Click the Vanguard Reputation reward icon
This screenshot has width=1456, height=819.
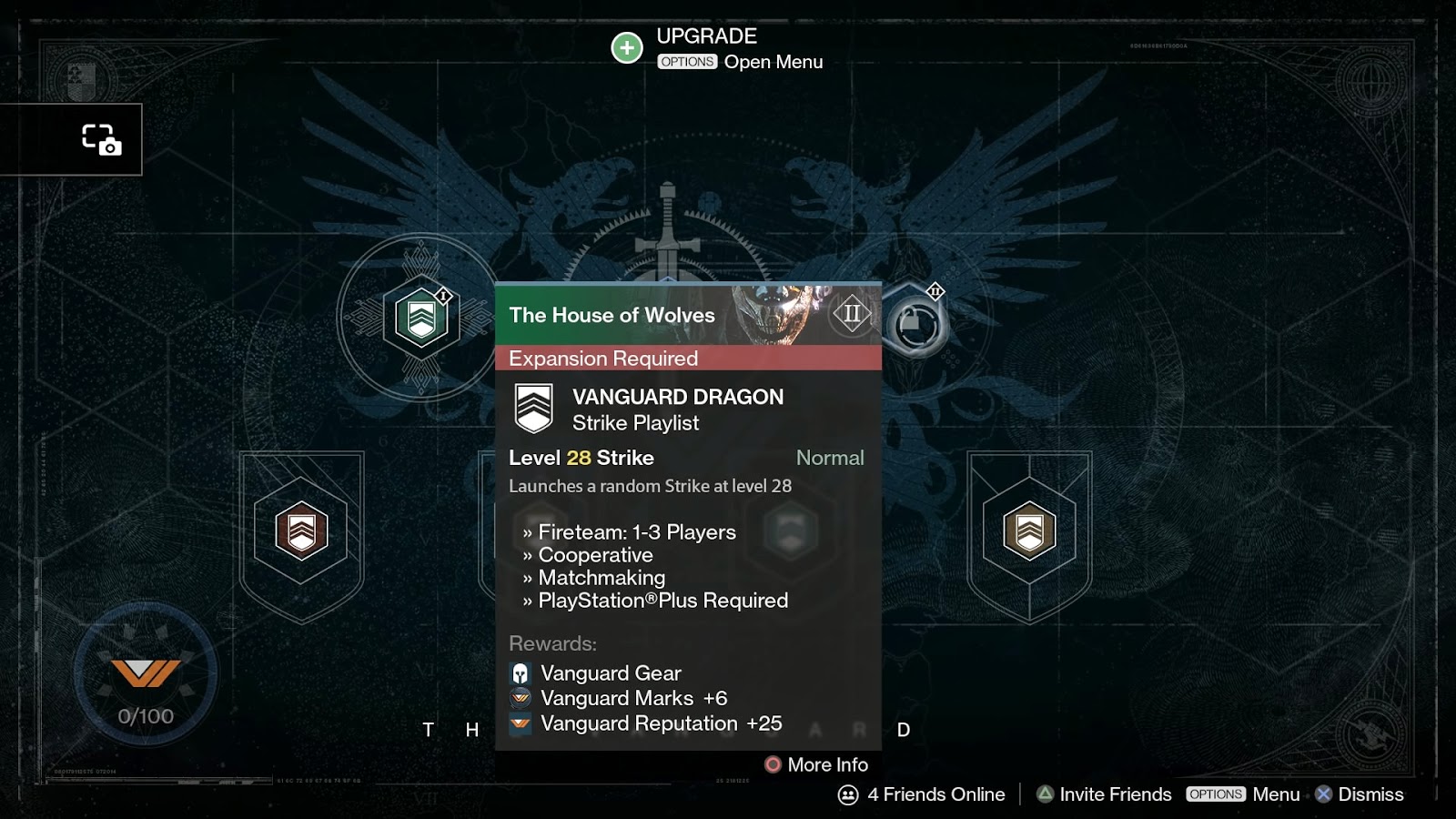(x=519, y=724)
